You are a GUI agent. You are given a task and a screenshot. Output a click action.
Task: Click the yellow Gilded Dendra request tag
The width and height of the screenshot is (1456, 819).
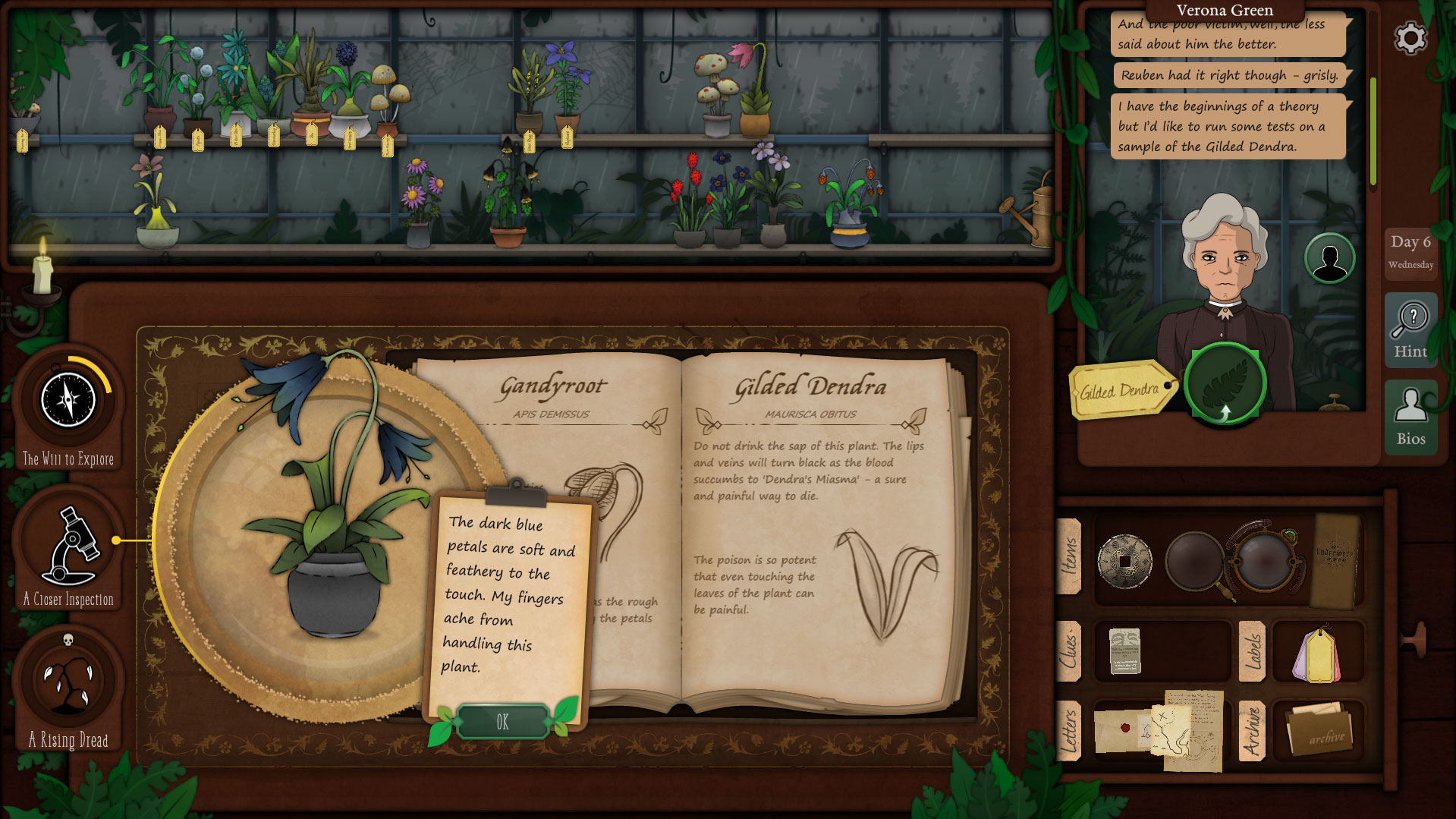(x=1120, y=391)
